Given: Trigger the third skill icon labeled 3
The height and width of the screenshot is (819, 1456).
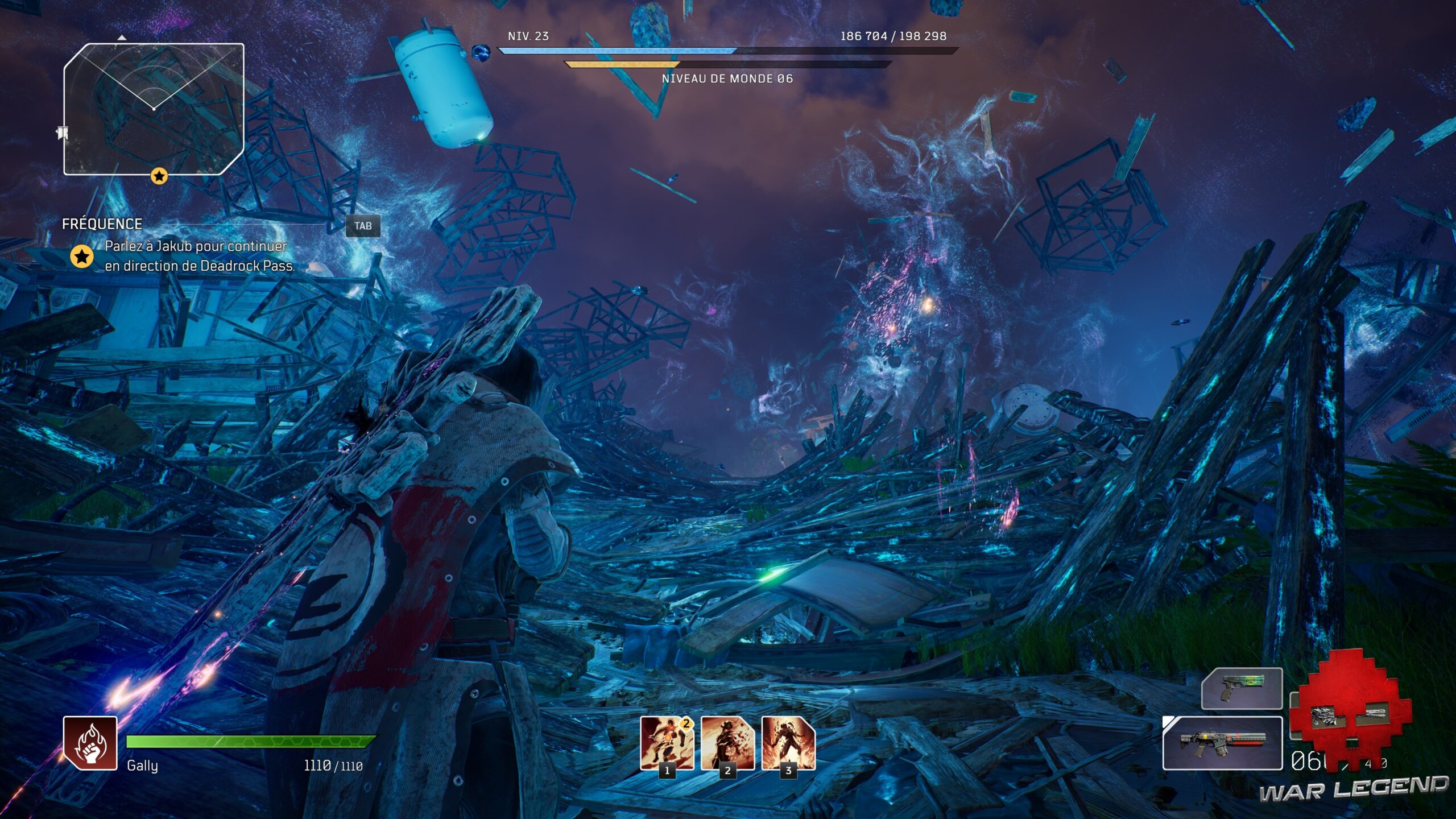Looking at the screenshot, I should (788, 742).
